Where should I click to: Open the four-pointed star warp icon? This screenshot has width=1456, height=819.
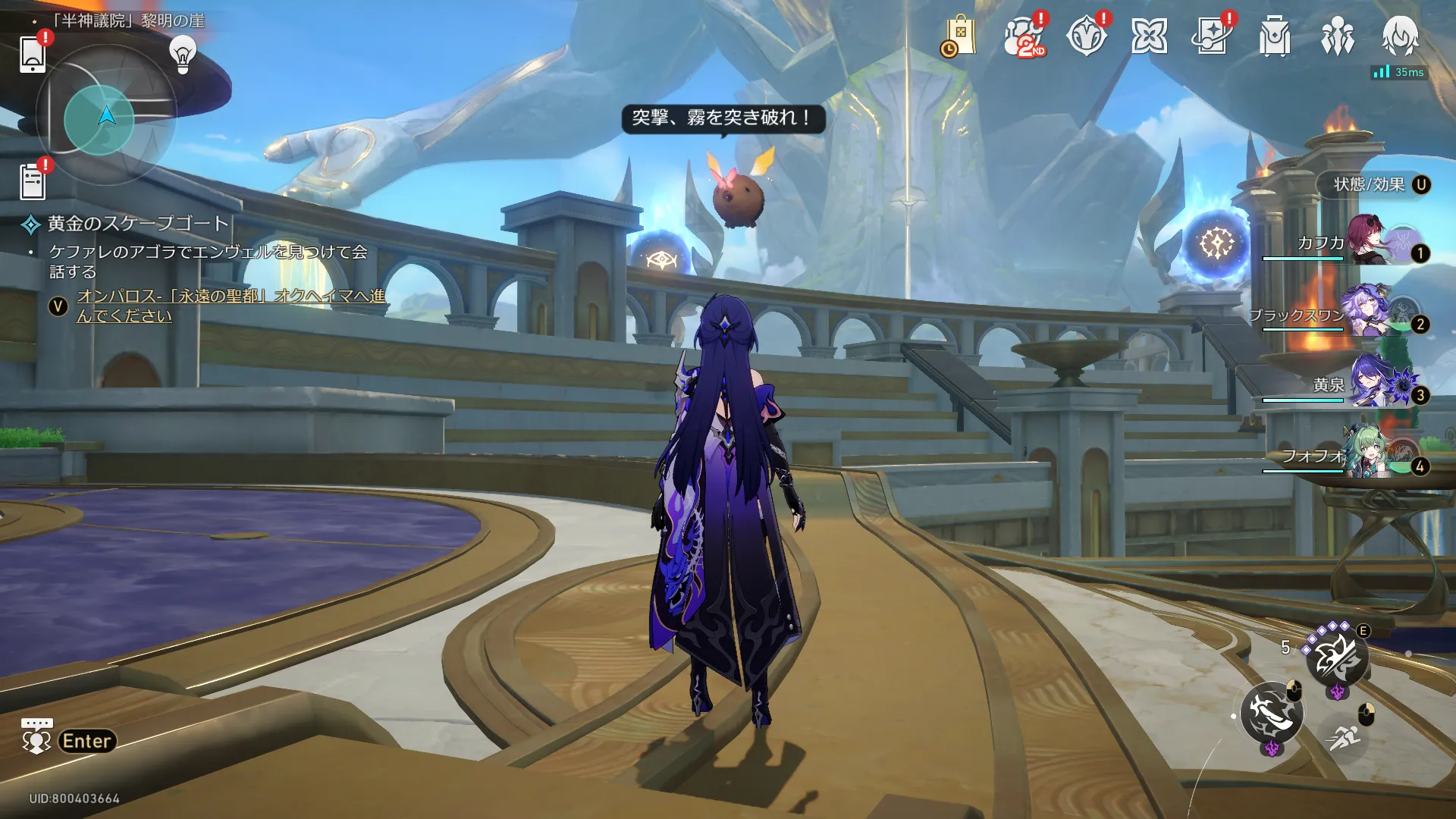[1149, 37]
